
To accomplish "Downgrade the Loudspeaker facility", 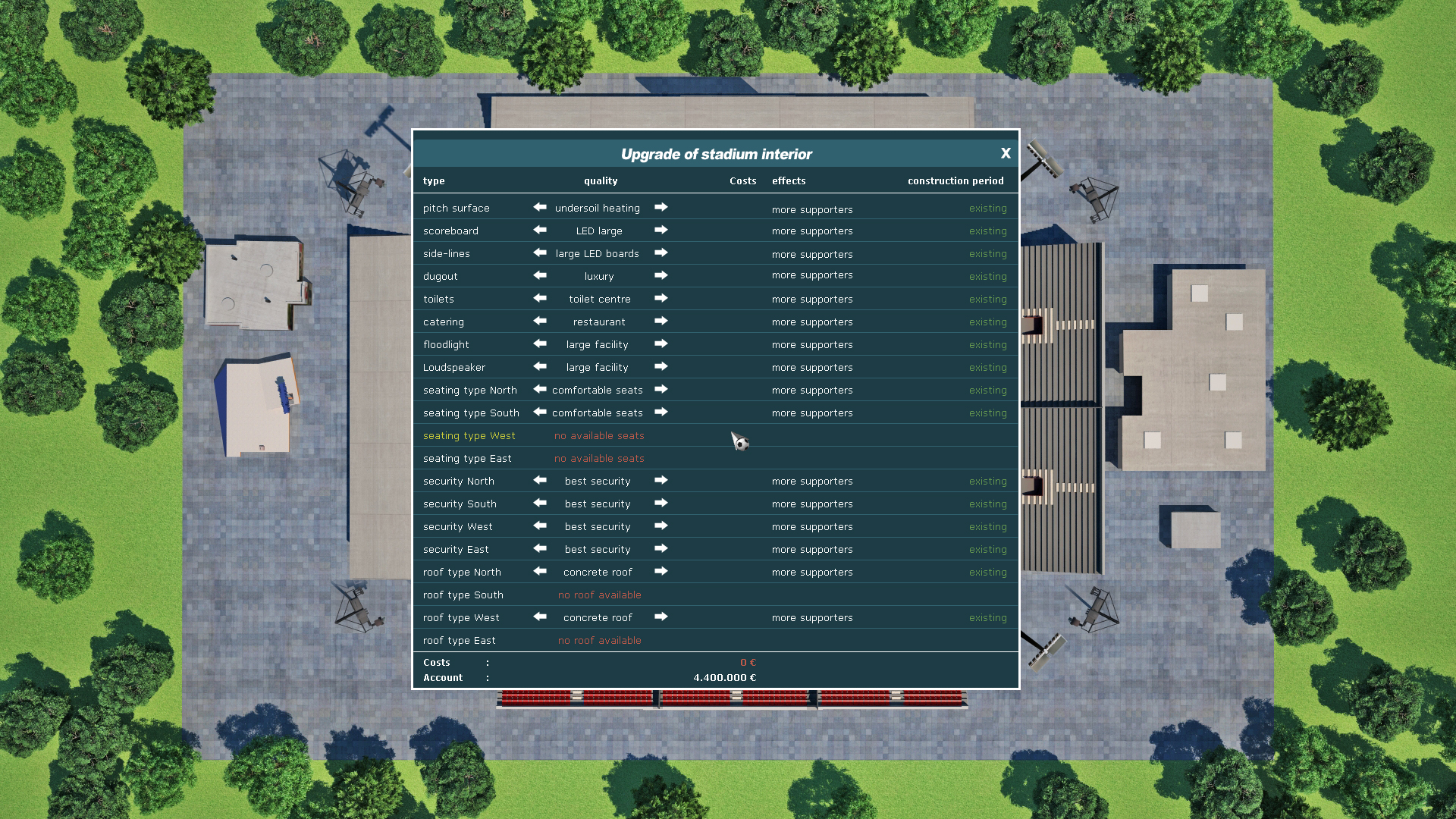I will [x=539, y=367].
